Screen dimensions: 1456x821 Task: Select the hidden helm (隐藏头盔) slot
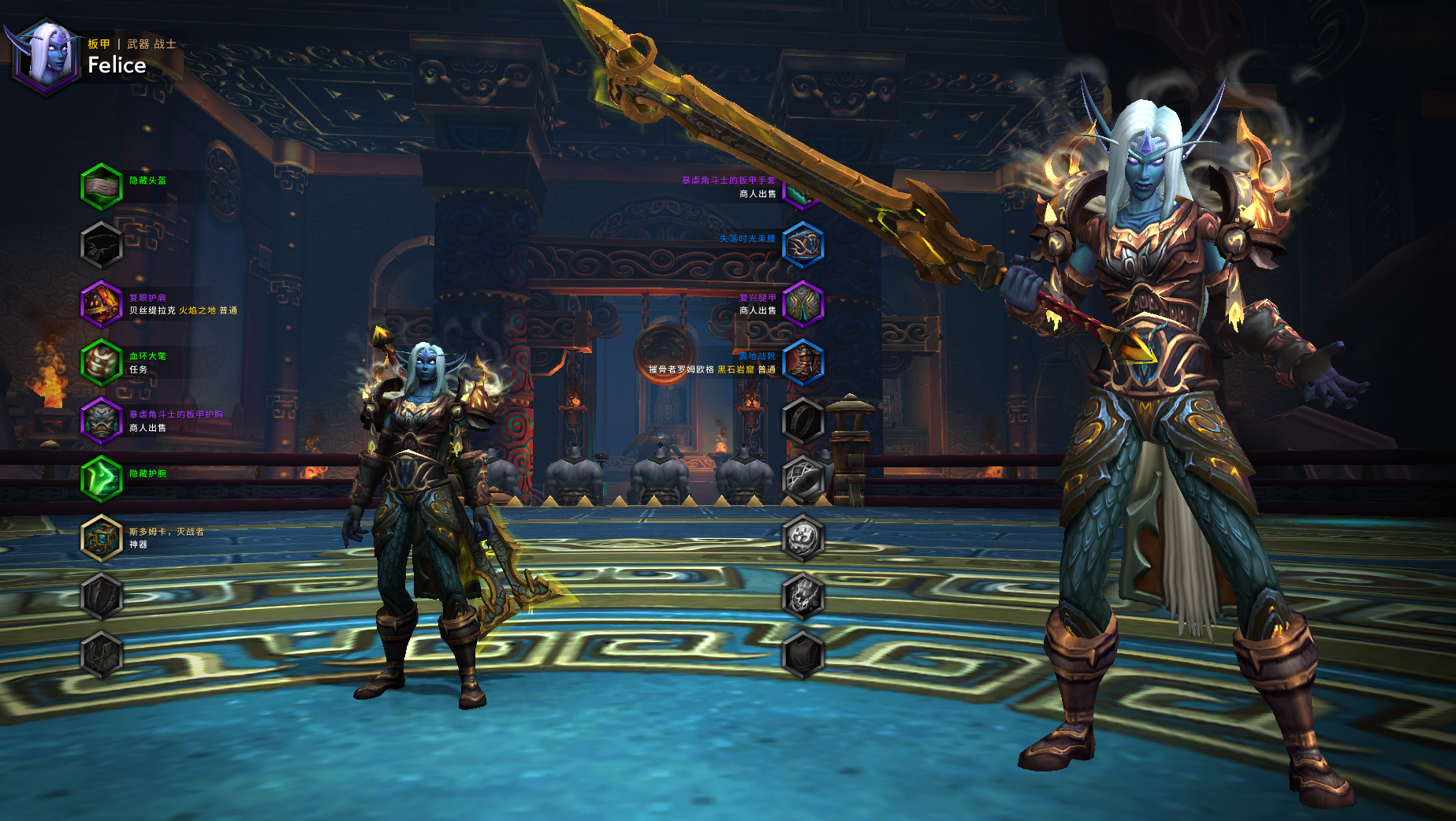pyautogui.click(x=102, y=187)
